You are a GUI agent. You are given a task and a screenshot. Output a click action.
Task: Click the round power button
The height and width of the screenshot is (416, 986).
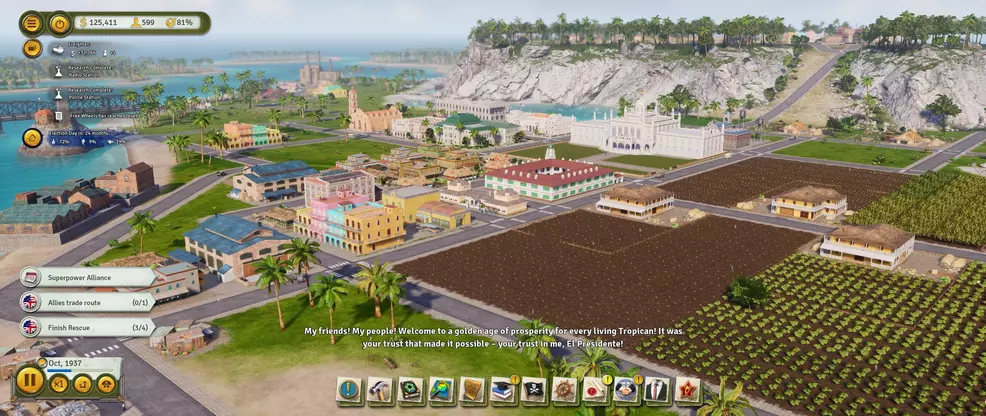coord(60,23)
